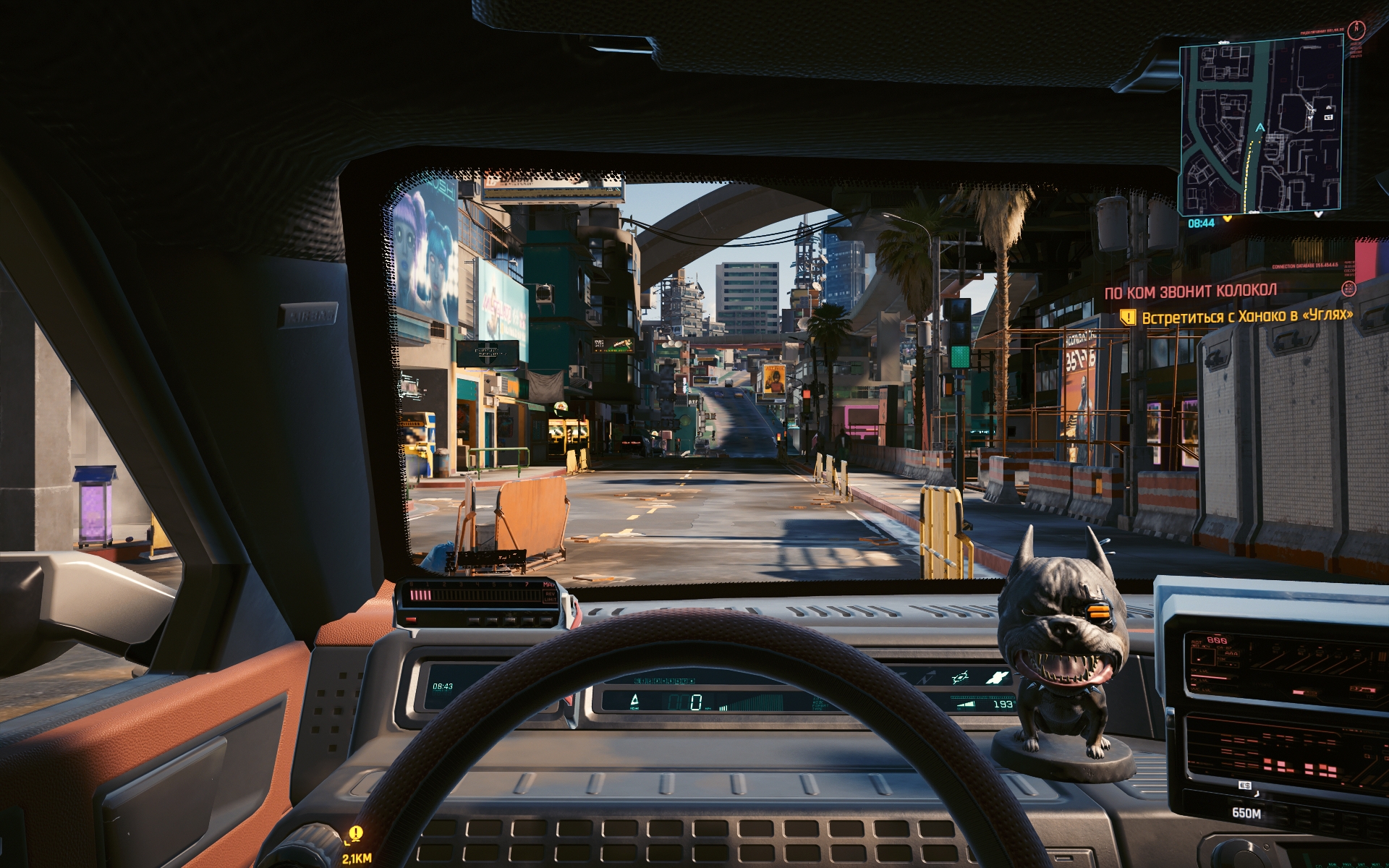Select quest title «По ком звонит колокол»
This screenshot has width=1389, height=868.
click(x=1190, y=292)
